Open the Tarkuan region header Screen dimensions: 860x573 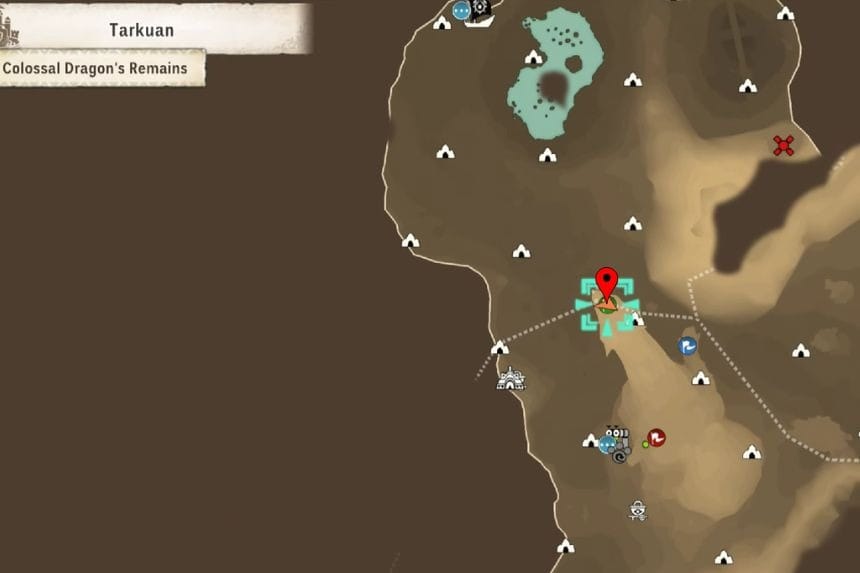(142, 30)
